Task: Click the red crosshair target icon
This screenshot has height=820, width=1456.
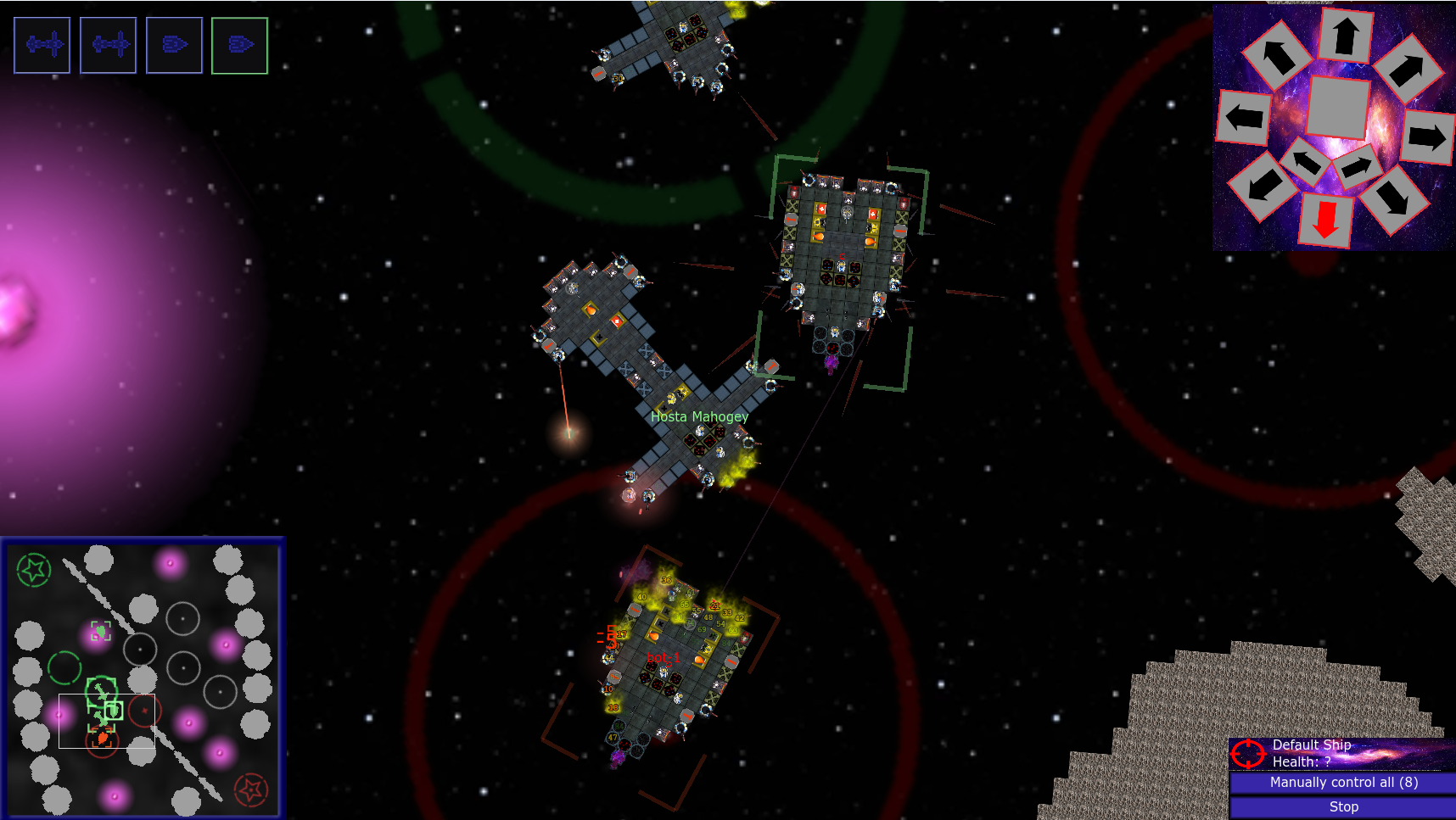Action: tap(1247, 753)
